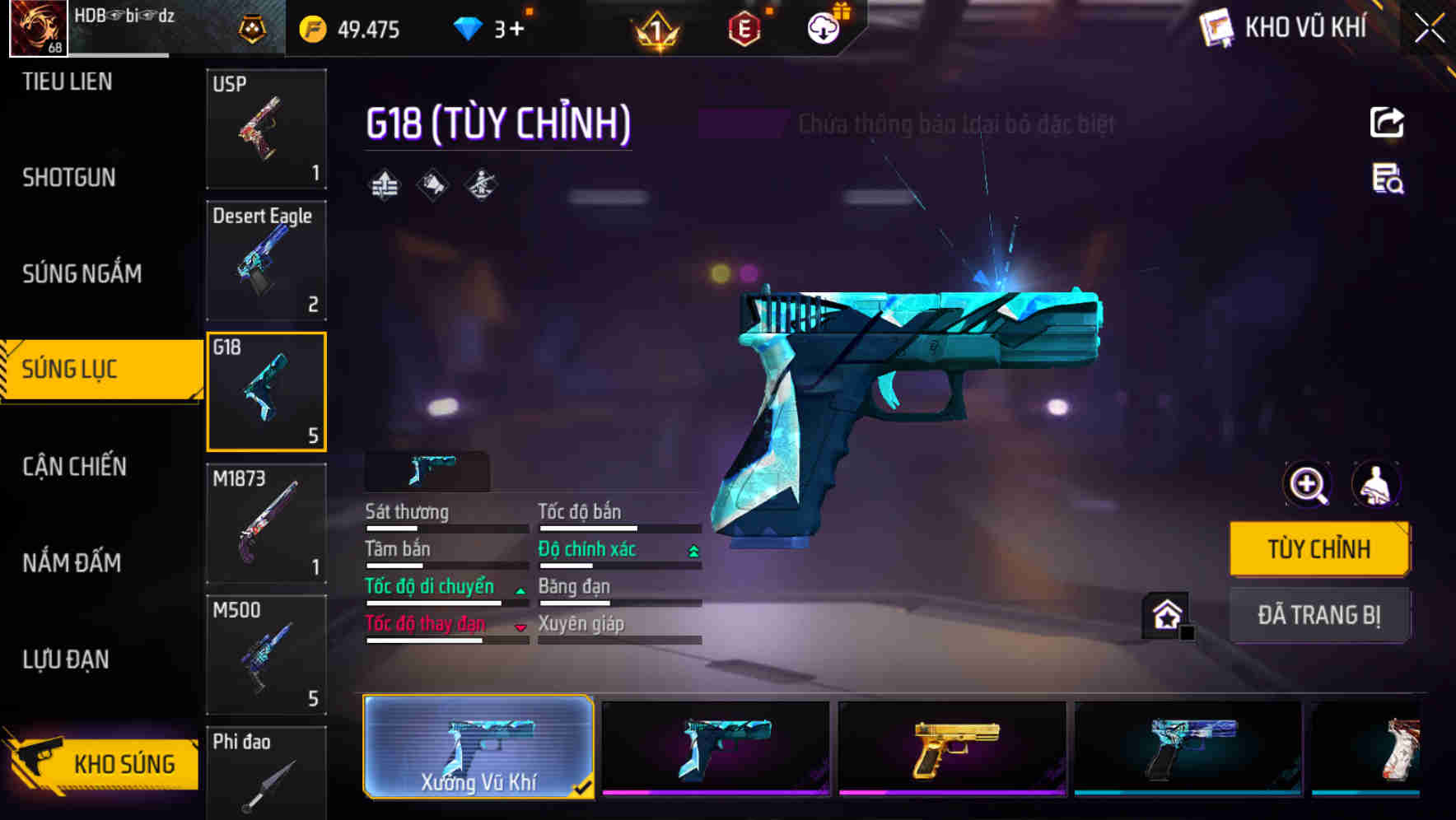Image resolution: width=1456 pixels, height=820 pixels.
Task: Toggle the favorite star on the weapon
Action: pos(1164,614)
